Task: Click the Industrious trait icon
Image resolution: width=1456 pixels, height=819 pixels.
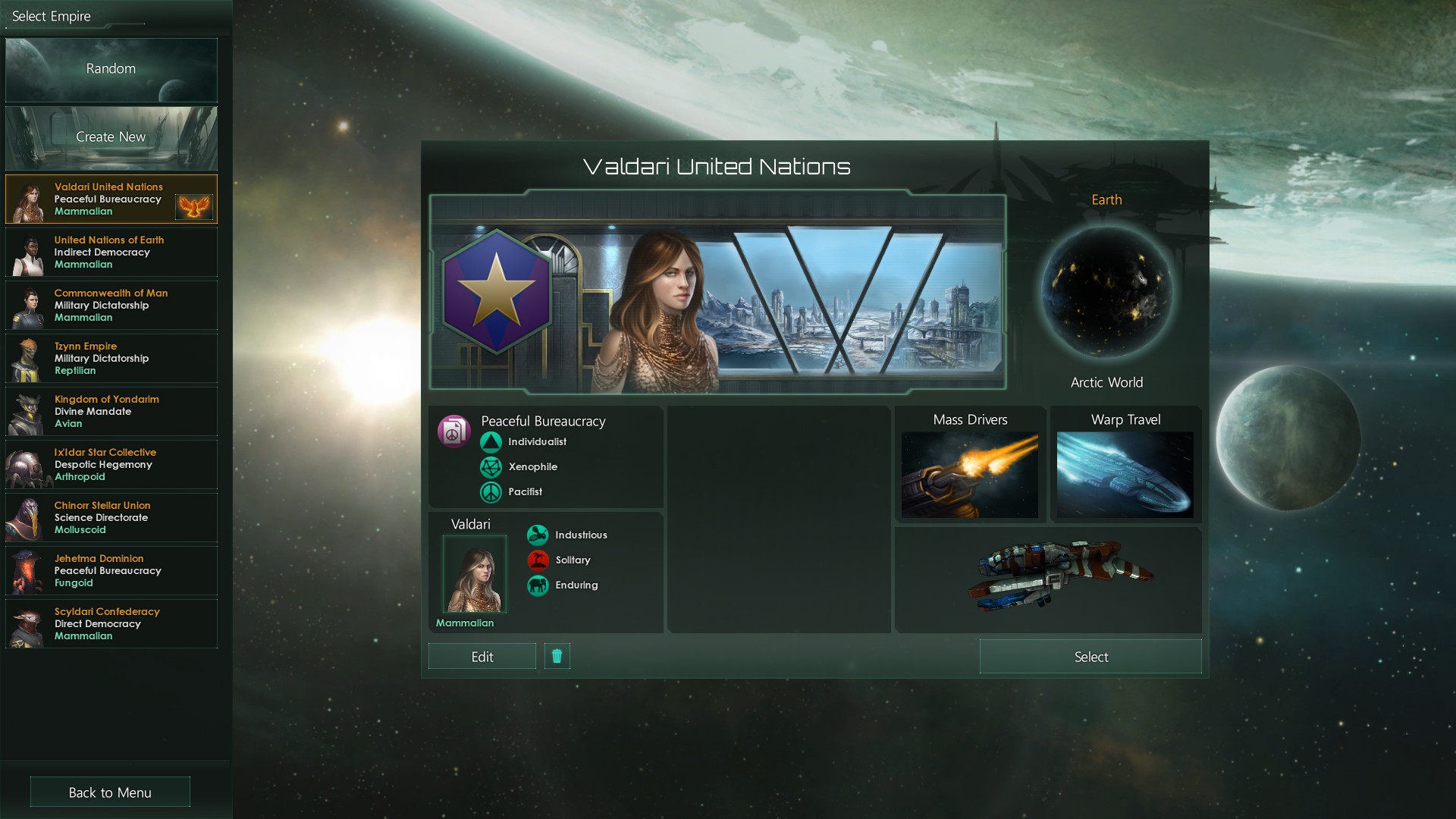Action: pyautogui.click(x=538, y=535)
